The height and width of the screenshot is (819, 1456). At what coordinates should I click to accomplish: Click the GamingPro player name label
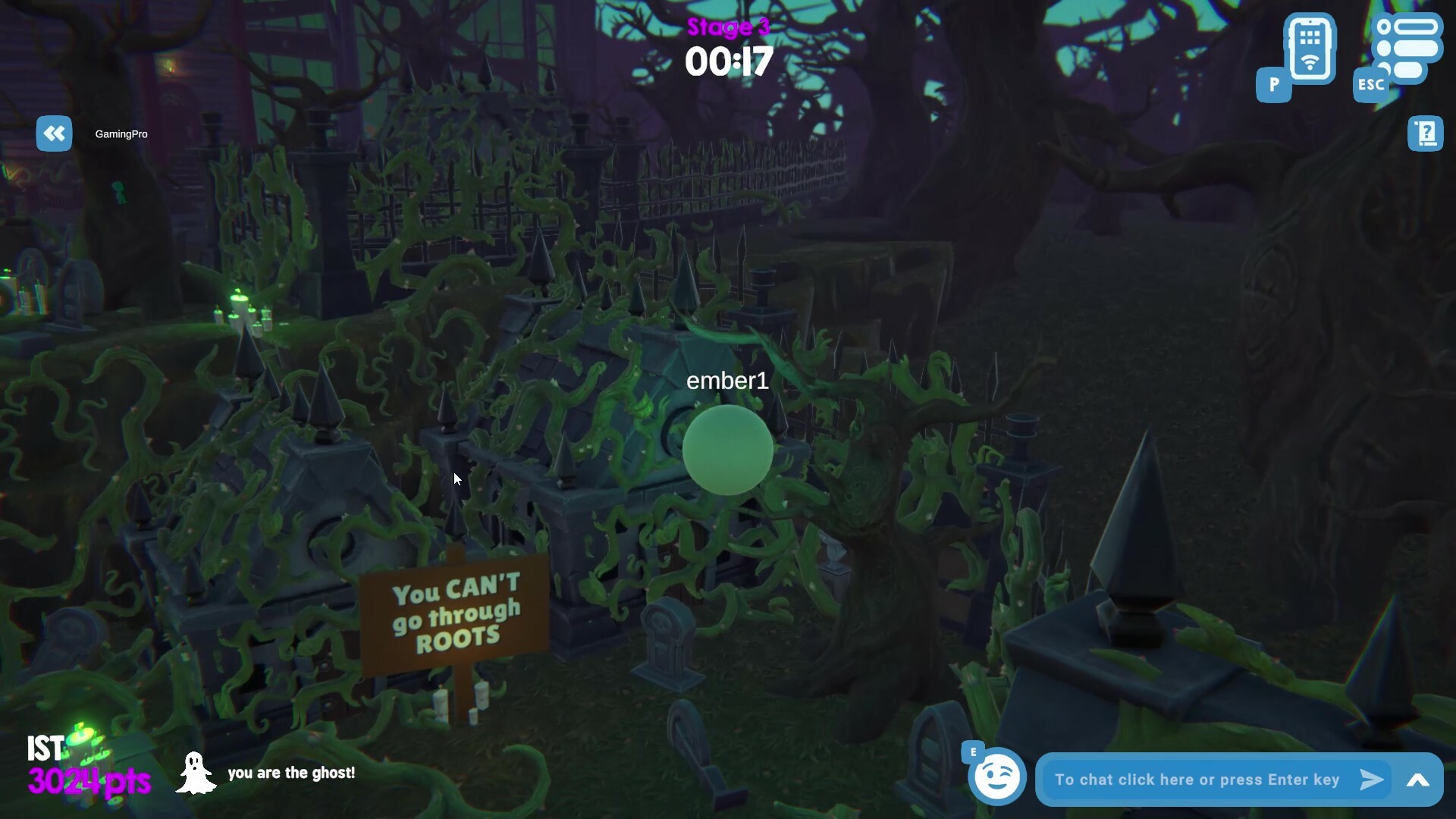(121, 134)
